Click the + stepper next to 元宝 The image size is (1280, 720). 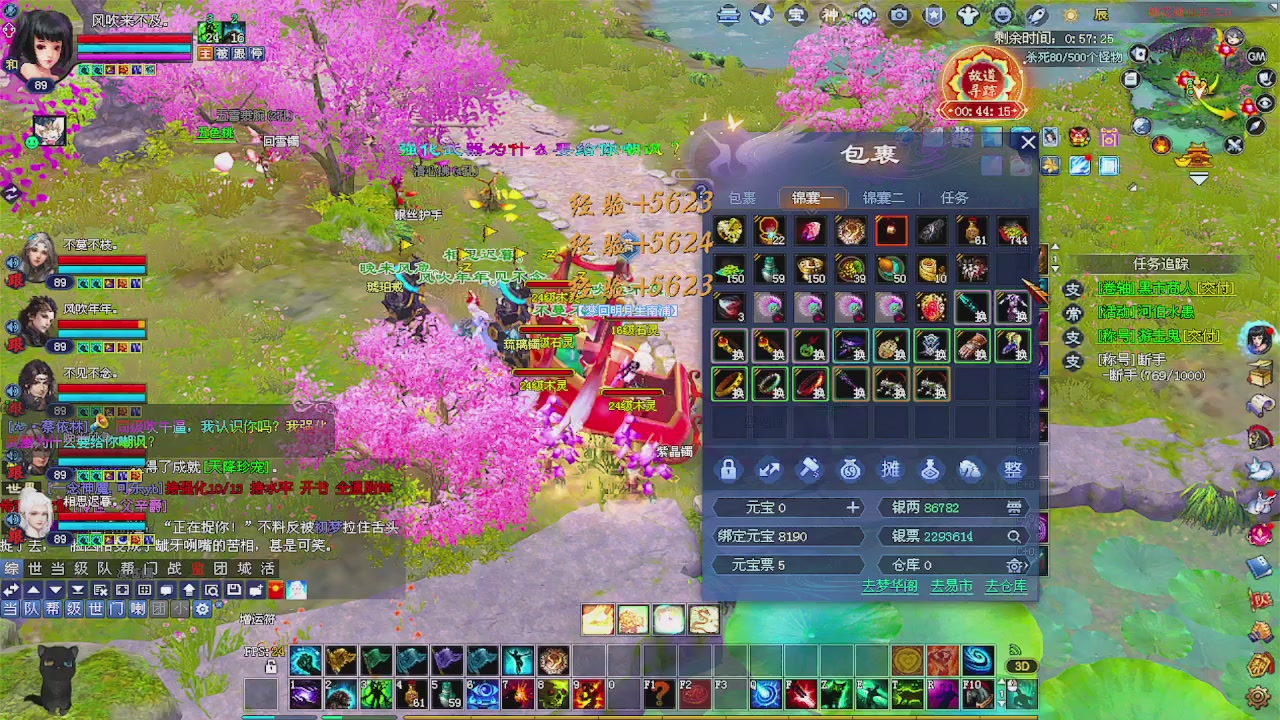coord(852,507)
